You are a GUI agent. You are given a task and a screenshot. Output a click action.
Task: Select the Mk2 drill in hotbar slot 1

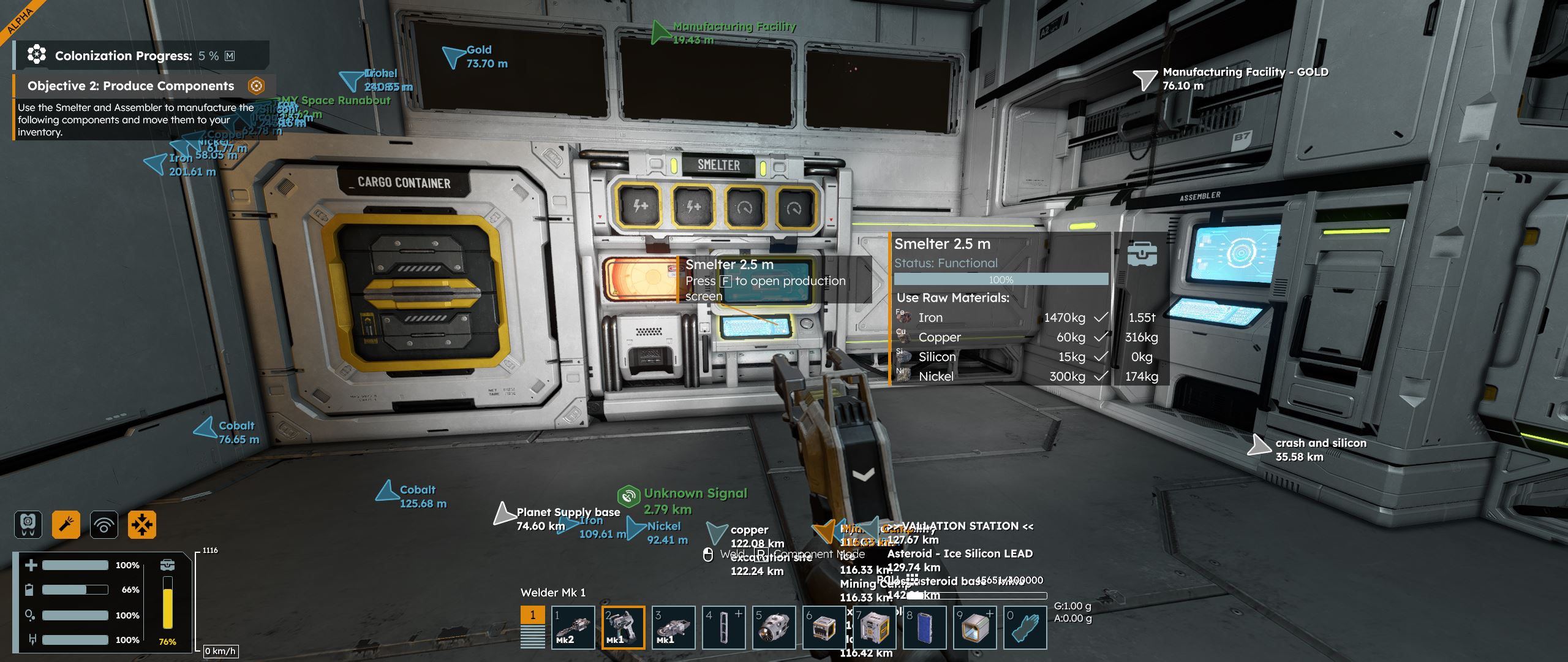573,627
